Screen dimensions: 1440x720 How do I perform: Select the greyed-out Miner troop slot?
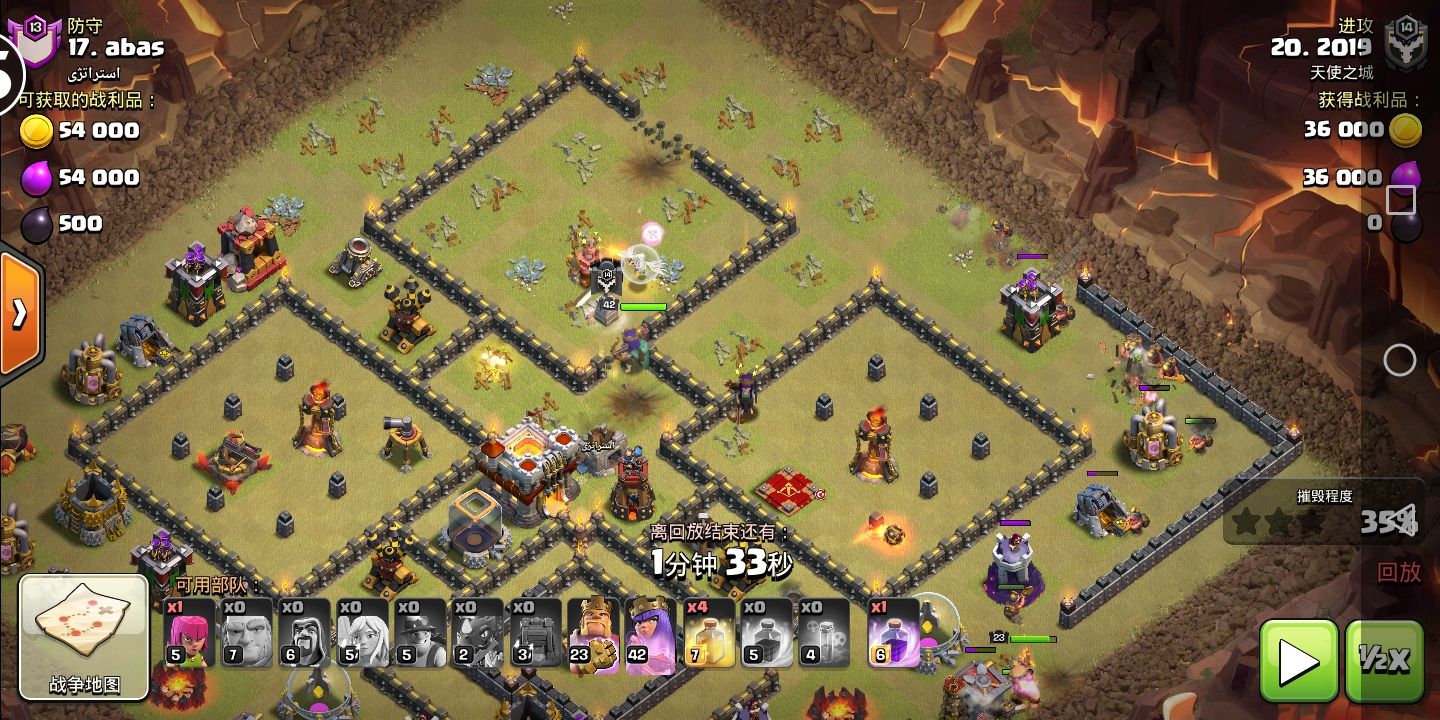421,633
